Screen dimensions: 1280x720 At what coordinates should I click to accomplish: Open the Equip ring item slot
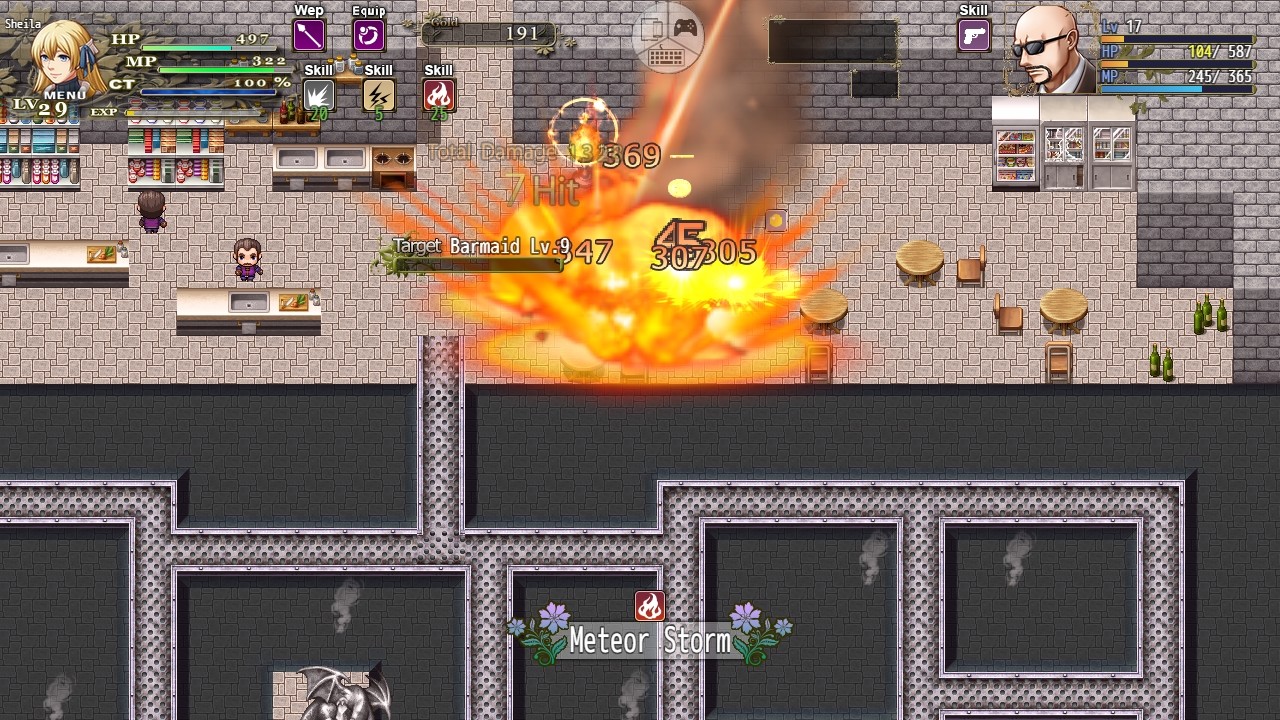(369, 36)
